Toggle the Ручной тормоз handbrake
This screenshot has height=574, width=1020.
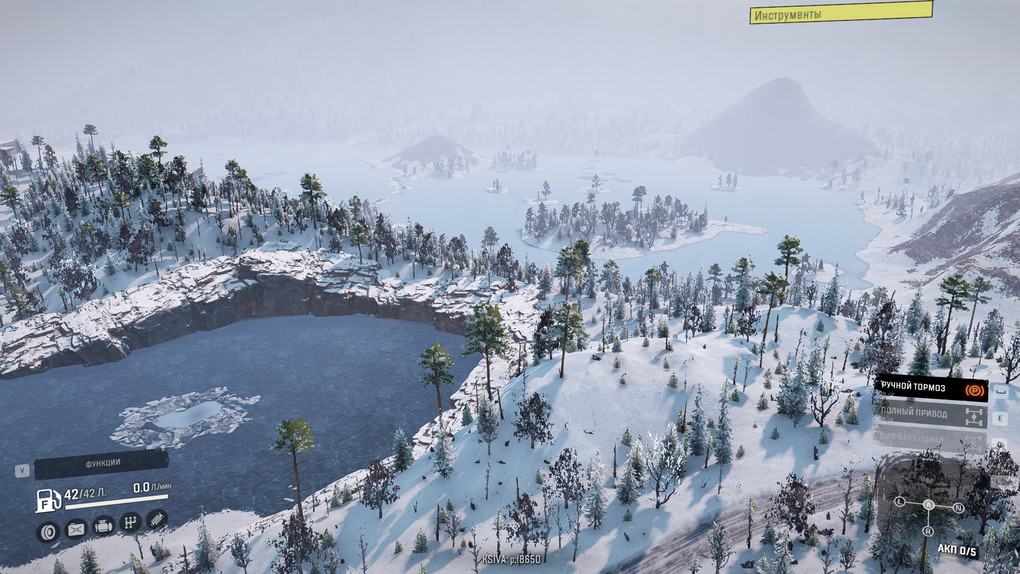(x=931, y=387)
